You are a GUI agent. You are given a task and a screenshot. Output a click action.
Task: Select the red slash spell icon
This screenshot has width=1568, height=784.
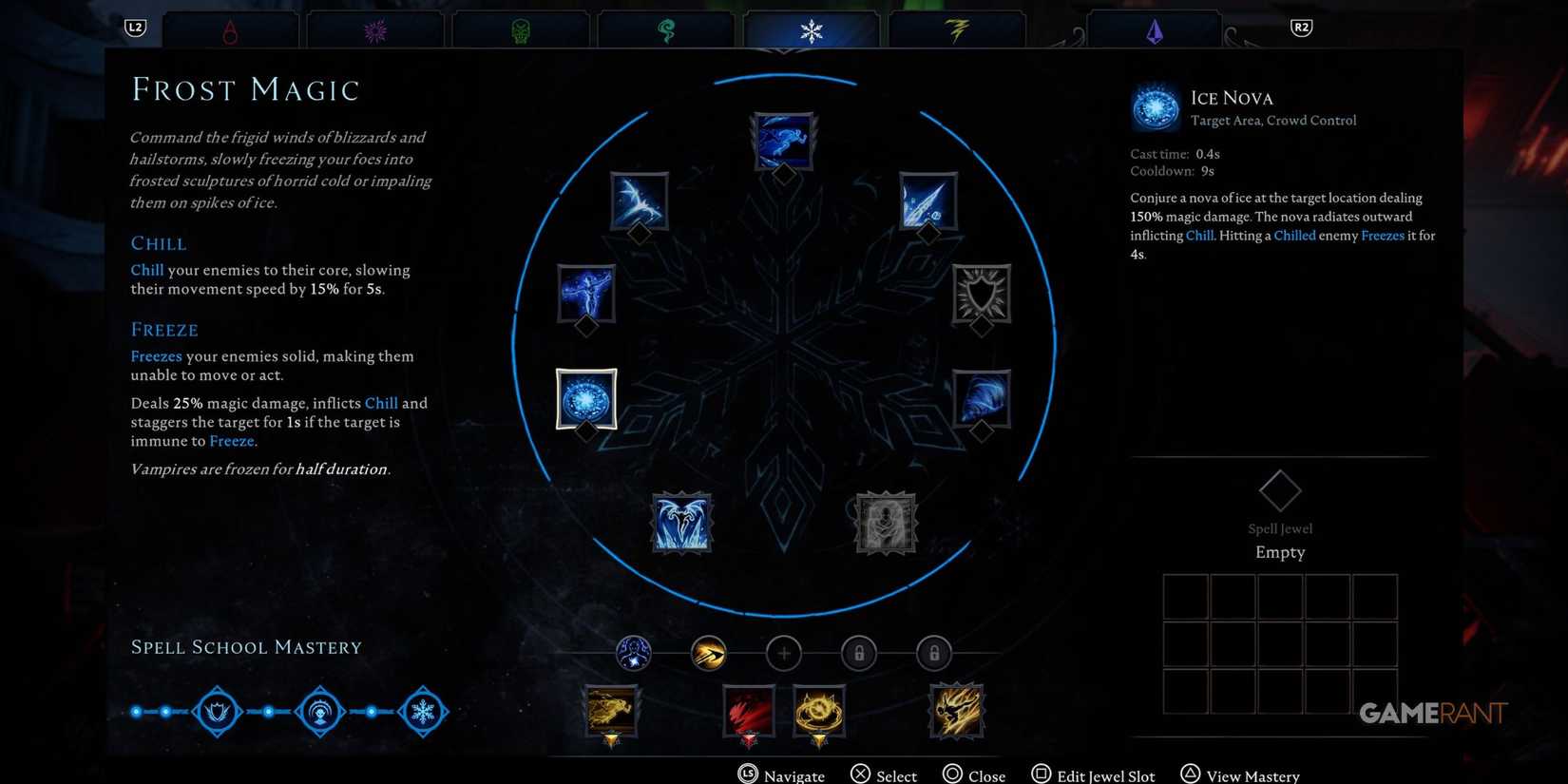[x=748, y=711]
